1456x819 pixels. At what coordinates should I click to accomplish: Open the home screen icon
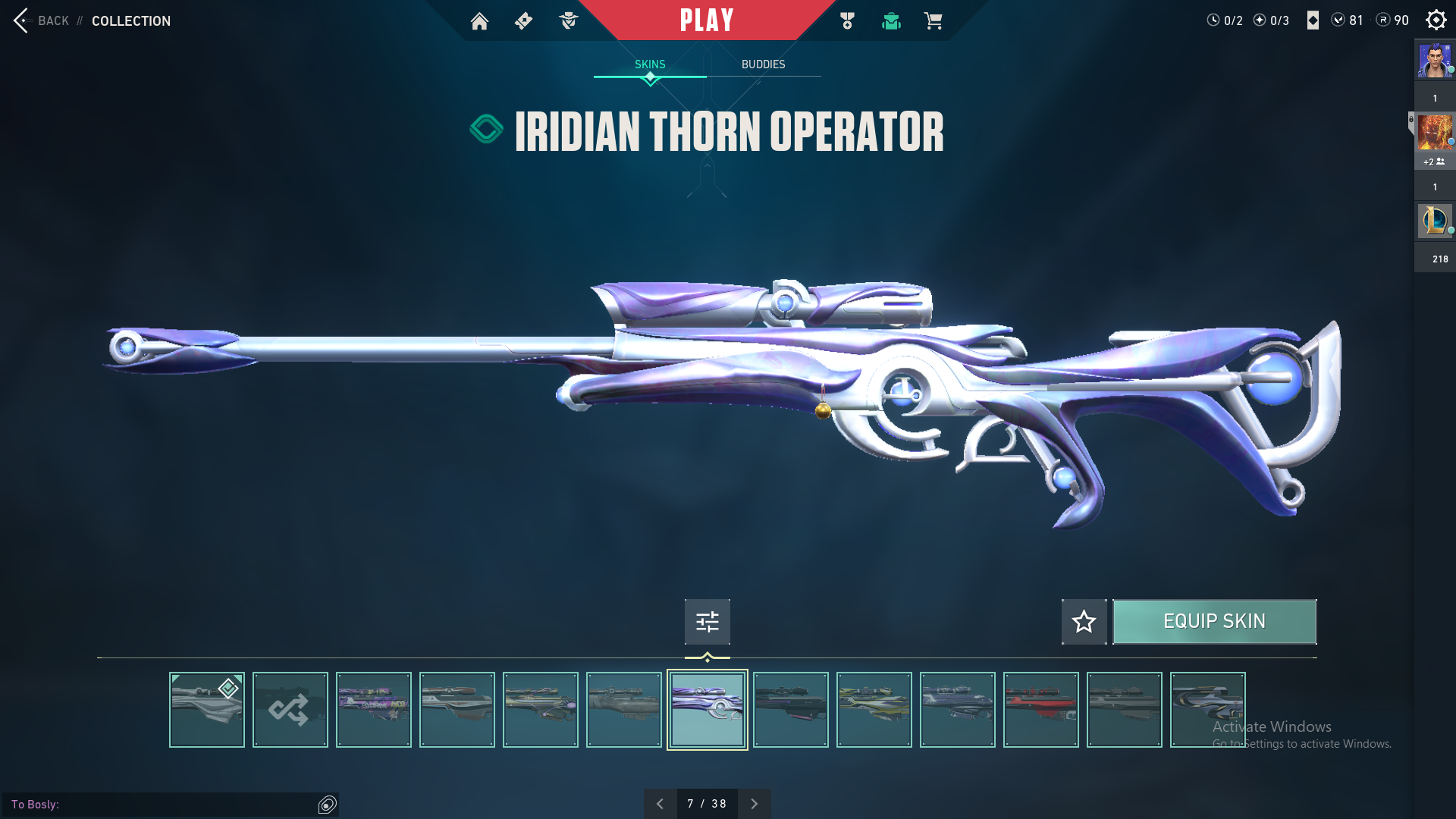[479, 21]
